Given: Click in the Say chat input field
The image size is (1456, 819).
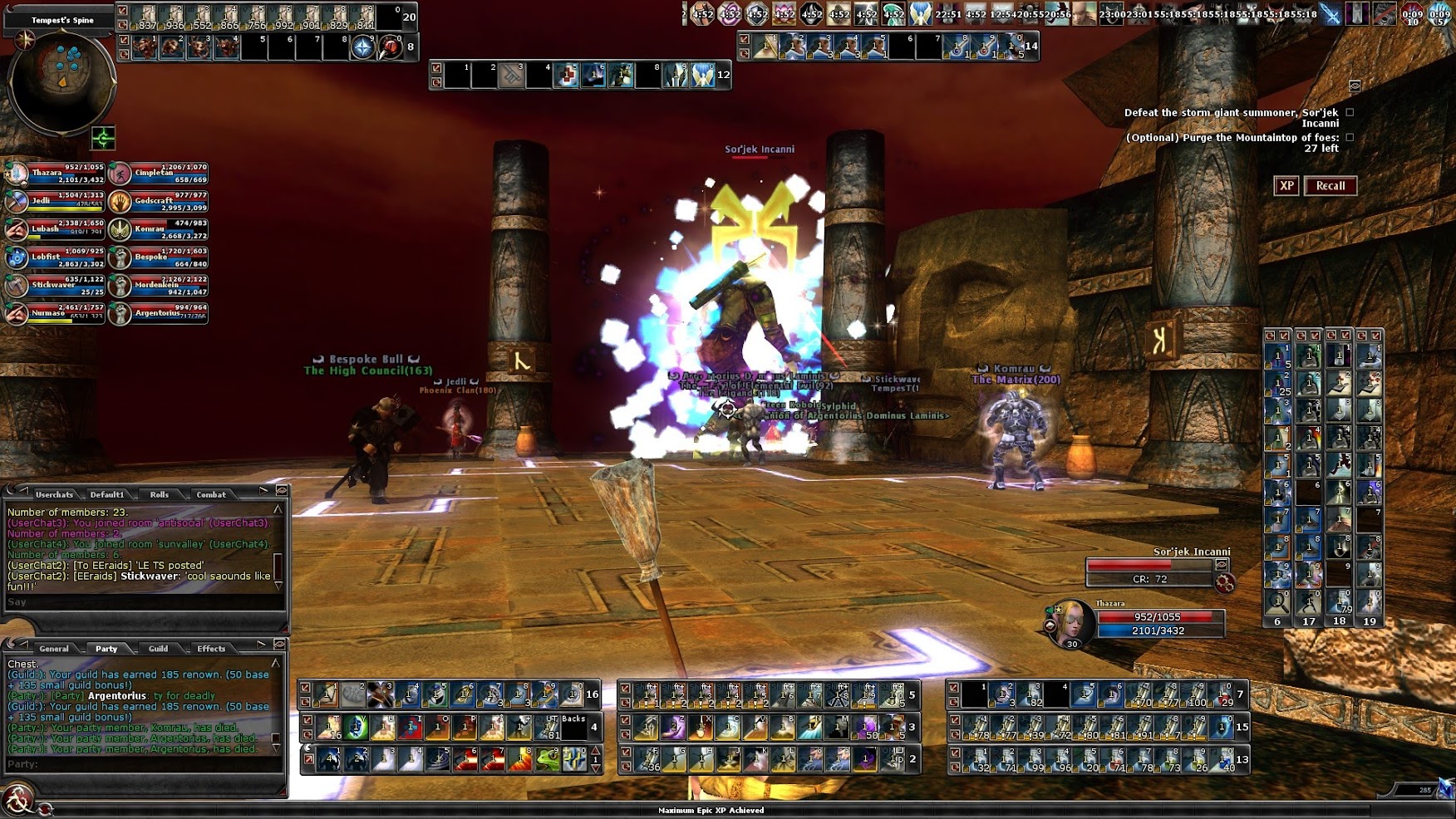Looking at the screenshot, I should [x=141, y=602].
